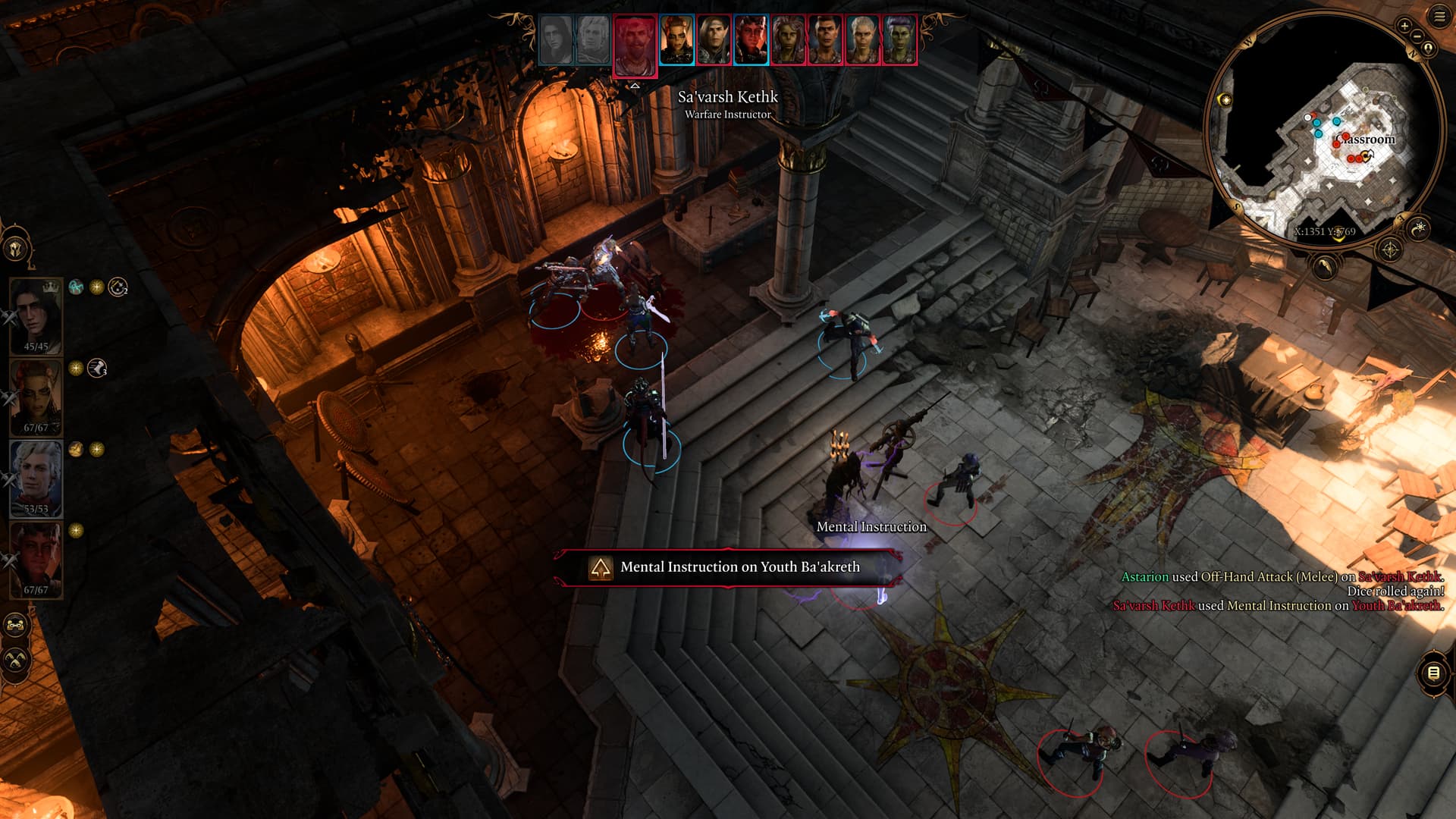This screenshot has height=819, width=1456.
Task: Click the minimap marker pin button
Action: pyautogui.click(x=1428, y=49)
